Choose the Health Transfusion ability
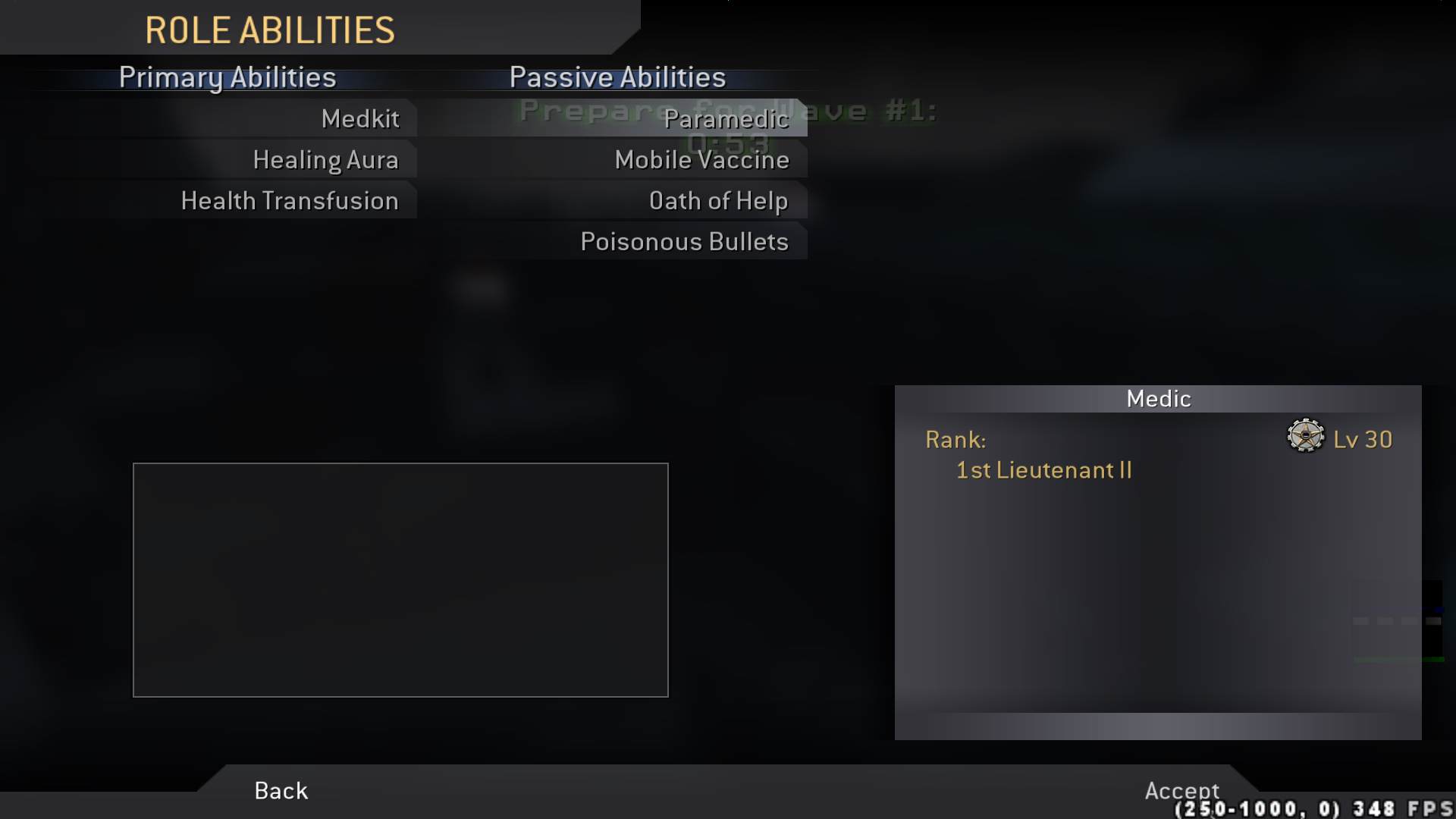This screenshot has height=819, width=1456. pyautogui.click(x=290, y=200)
